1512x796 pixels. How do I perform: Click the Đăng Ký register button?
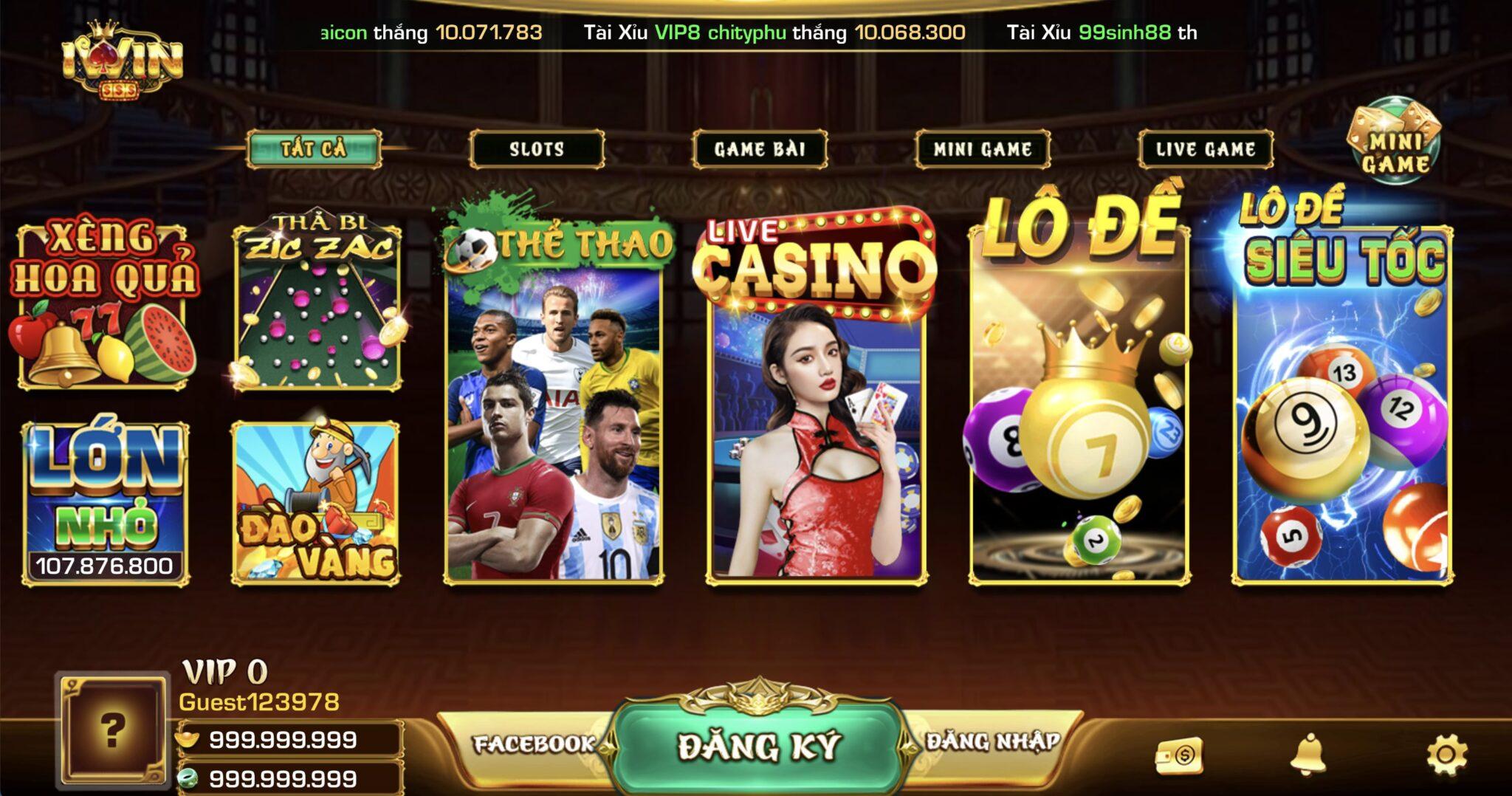pos(758,746)
